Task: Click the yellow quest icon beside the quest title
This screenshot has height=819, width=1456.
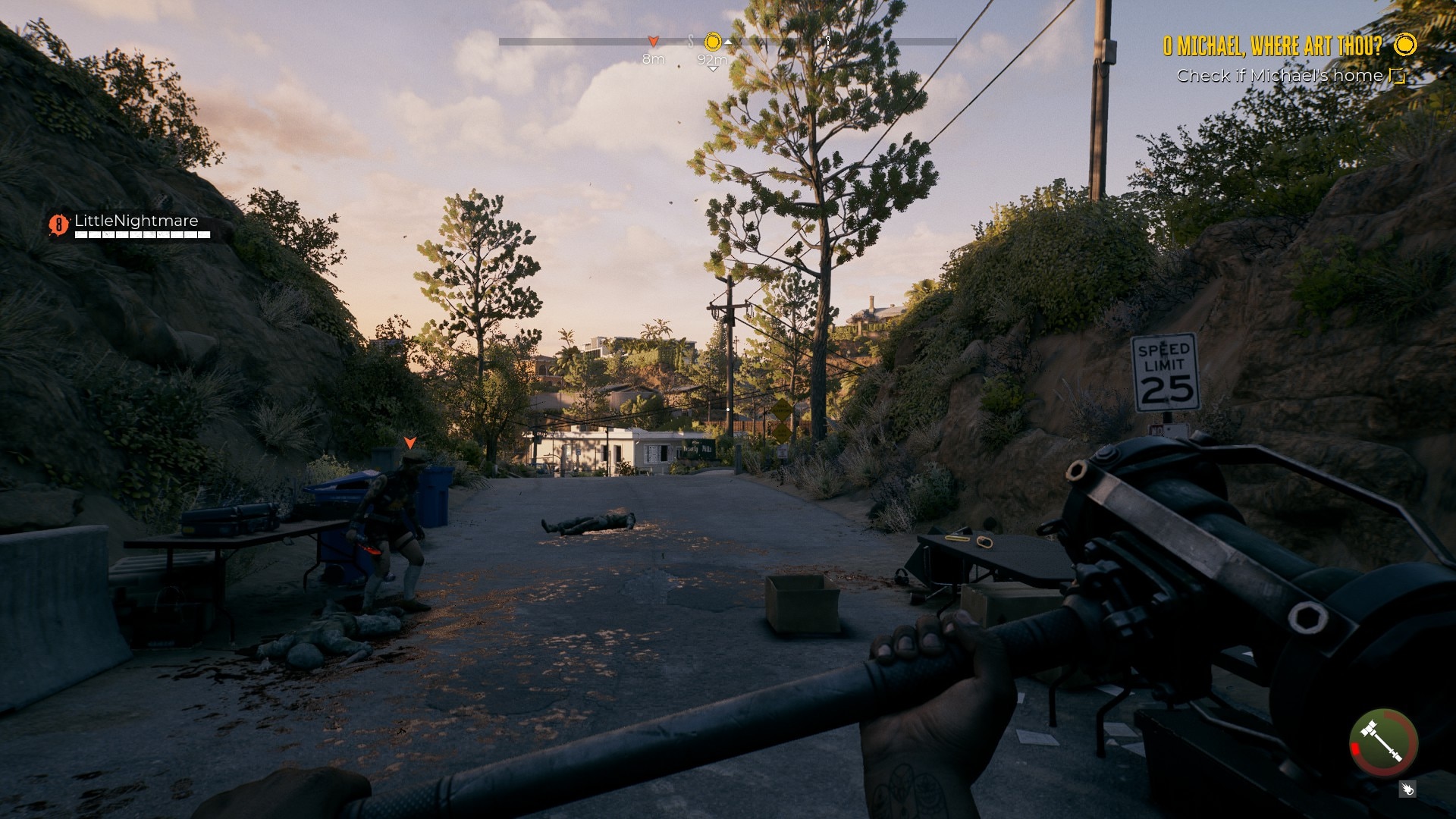Action: pos(1405,45)
